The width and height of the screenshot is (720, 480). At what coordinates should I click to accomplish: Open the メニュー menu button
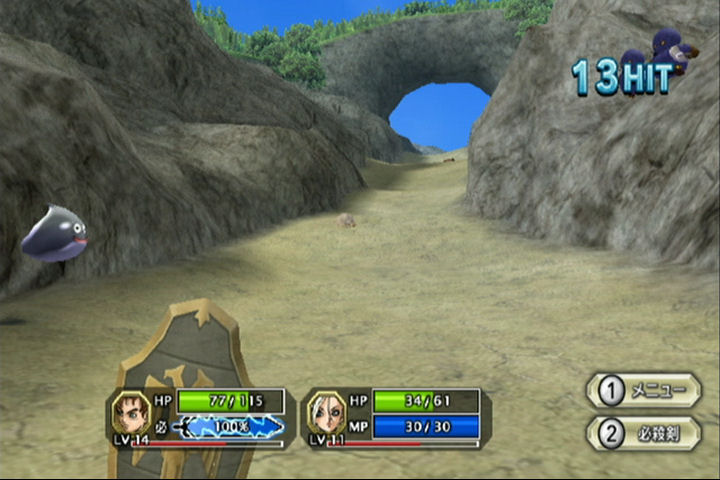click(x=643, y=390)
